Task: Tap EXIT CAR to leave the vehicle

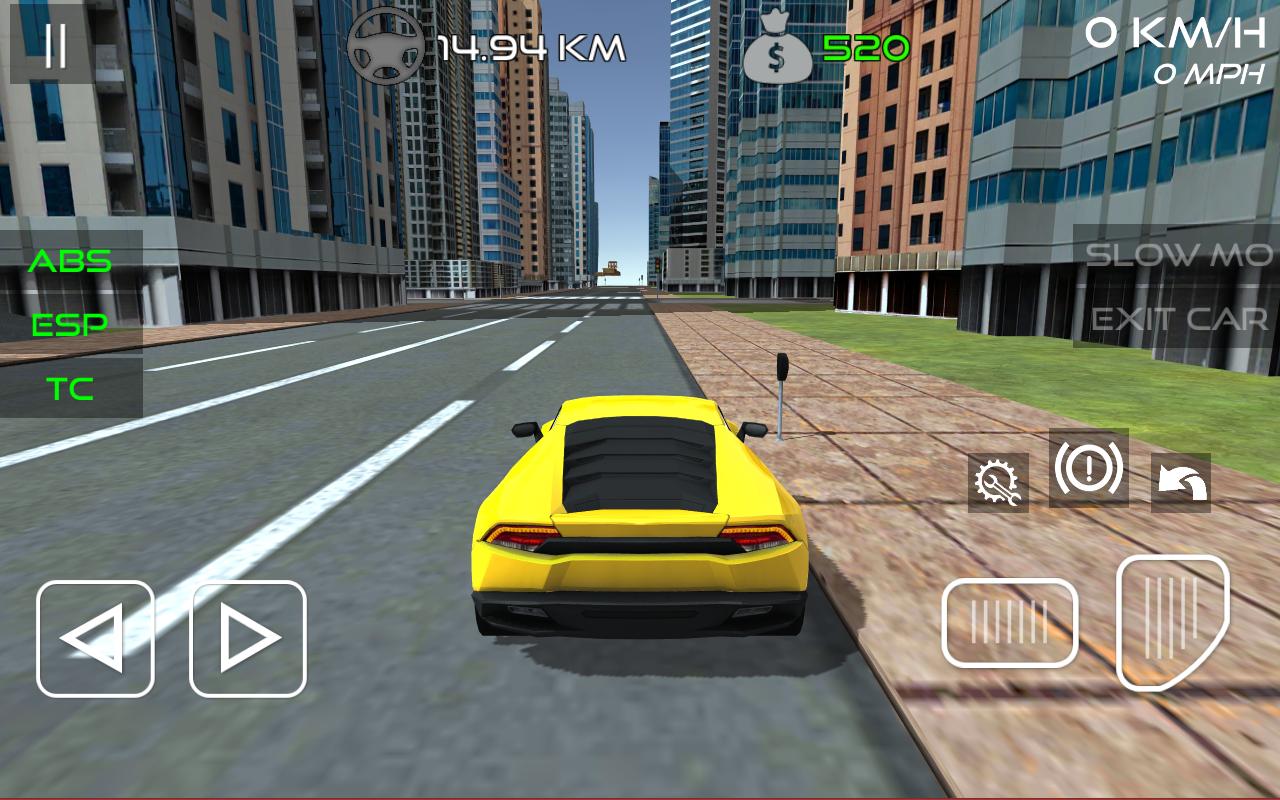Action: (x=1178, y=318)
